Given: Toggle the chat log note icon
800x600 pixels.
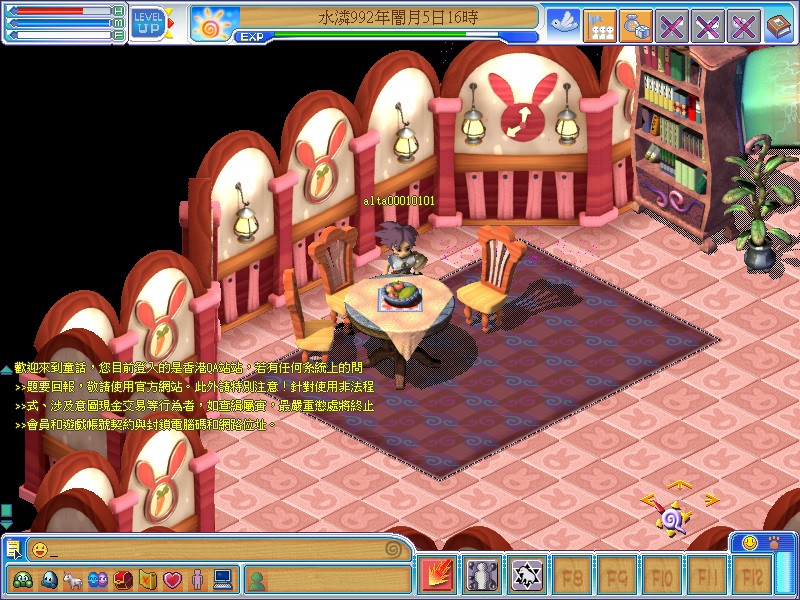Looking at the screenshot, I should (x=13, y=548).
